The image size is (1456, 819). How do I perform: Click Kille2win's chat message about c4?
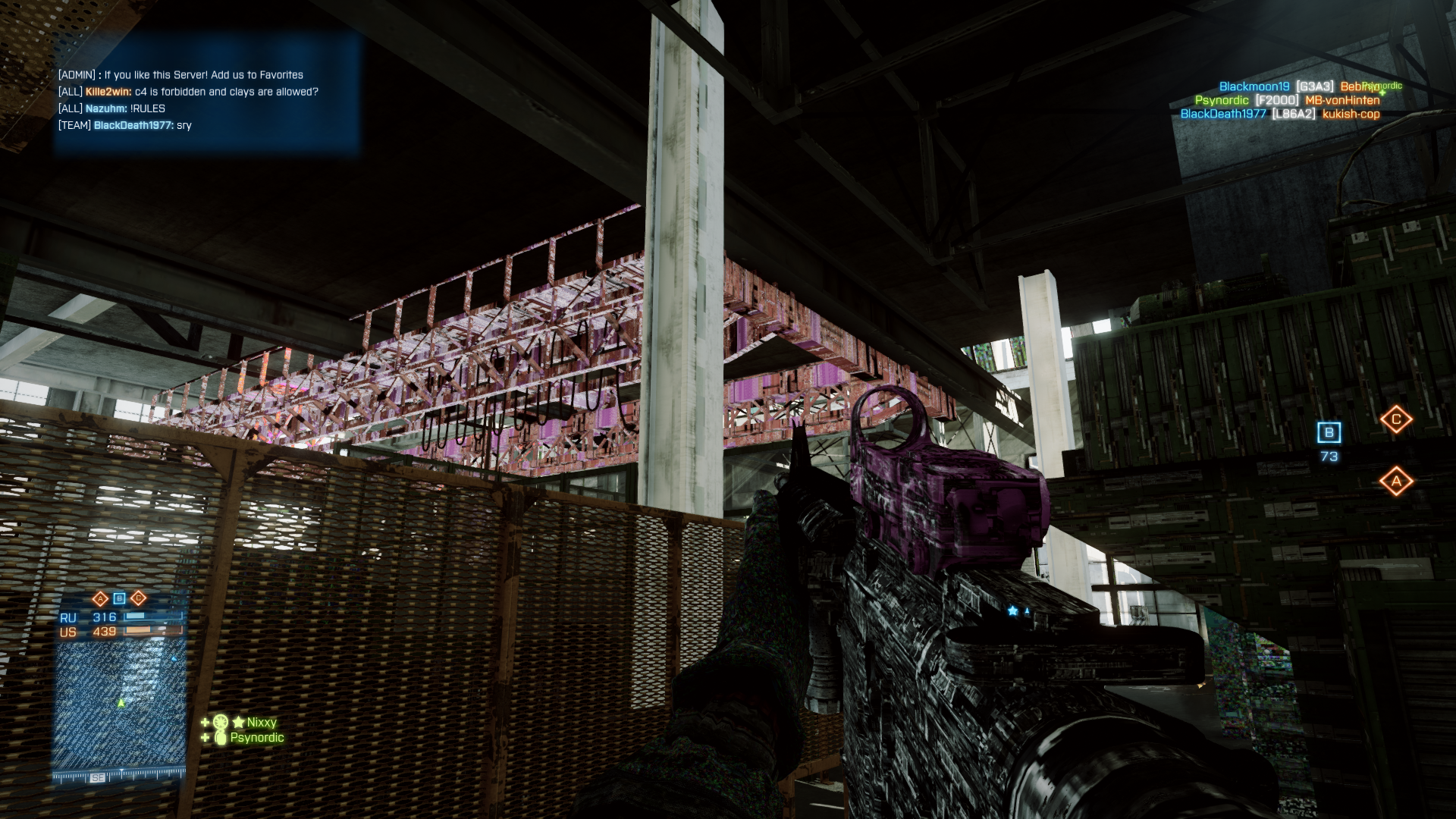tap(201, 92)
